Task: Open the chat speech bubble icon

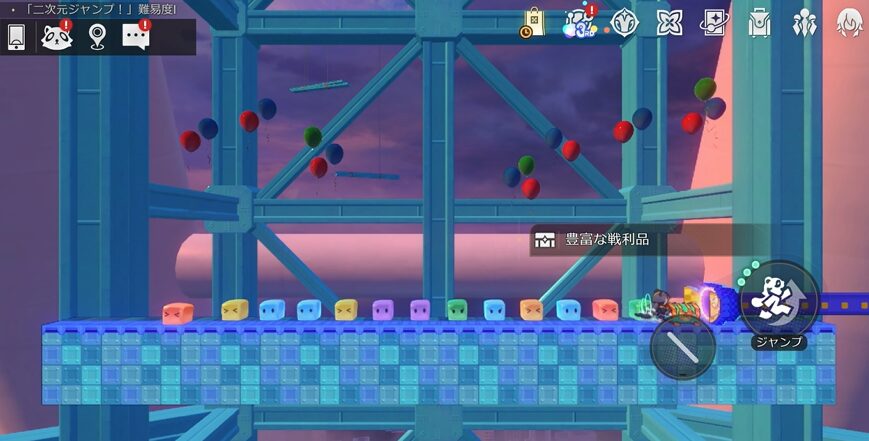Action: point(135,37)
